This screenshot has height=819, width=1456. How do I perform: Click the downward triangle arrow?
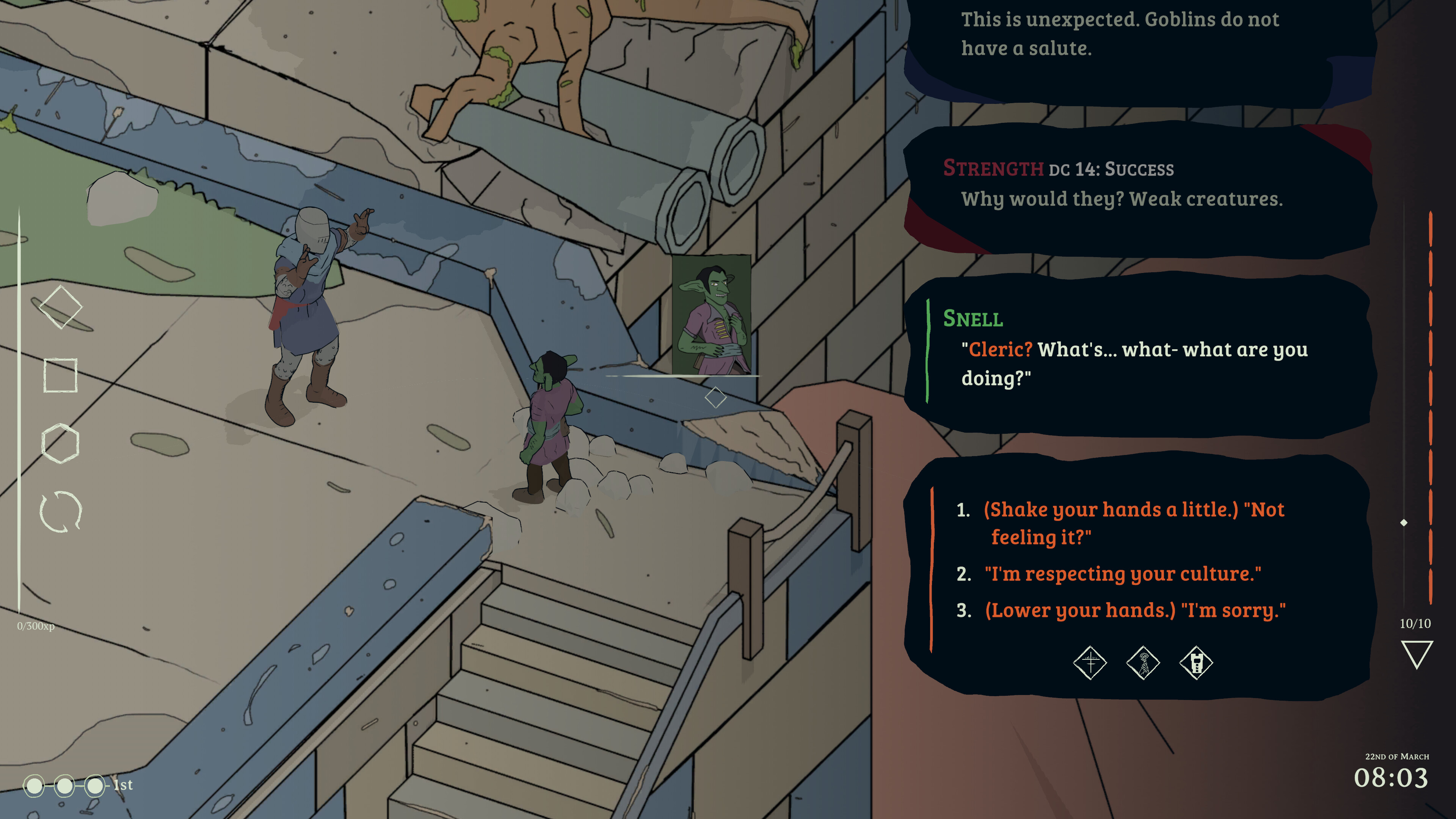tap(1417, 654)
